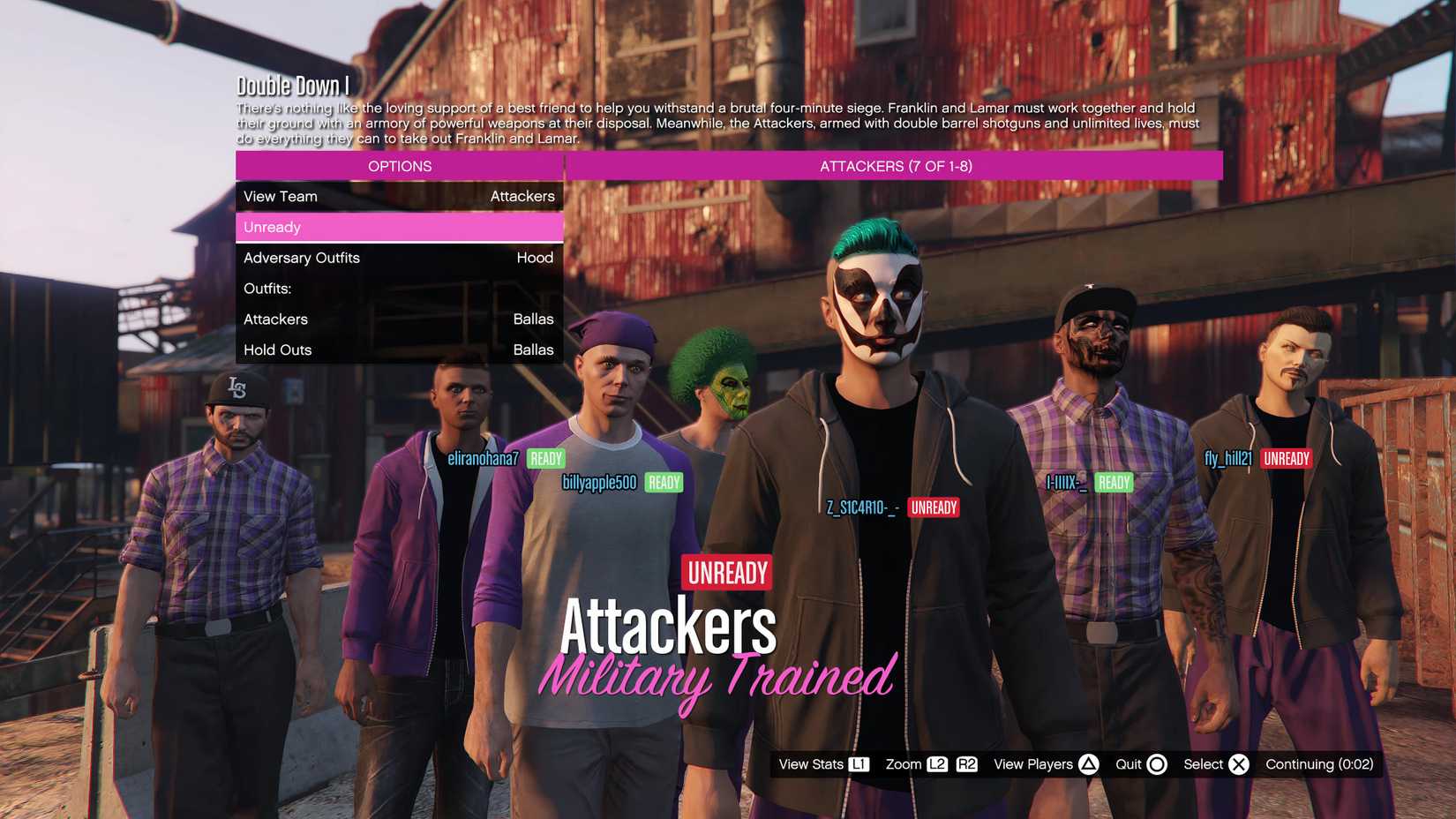The image size is (1456, 819).
Task: Open the Attackers Ballas outfit selector
Action: tap(399, 319)
